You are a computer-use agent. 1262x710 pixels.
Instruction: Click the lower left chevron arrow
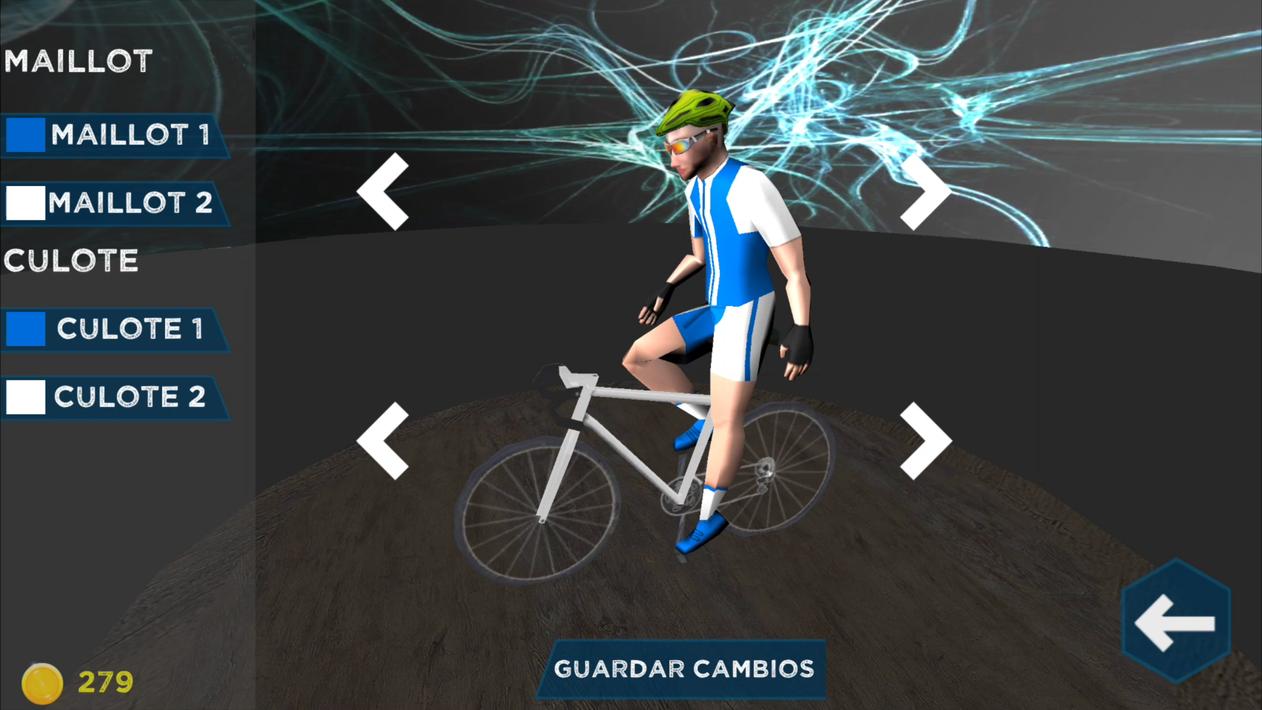[x=385, y=440]
